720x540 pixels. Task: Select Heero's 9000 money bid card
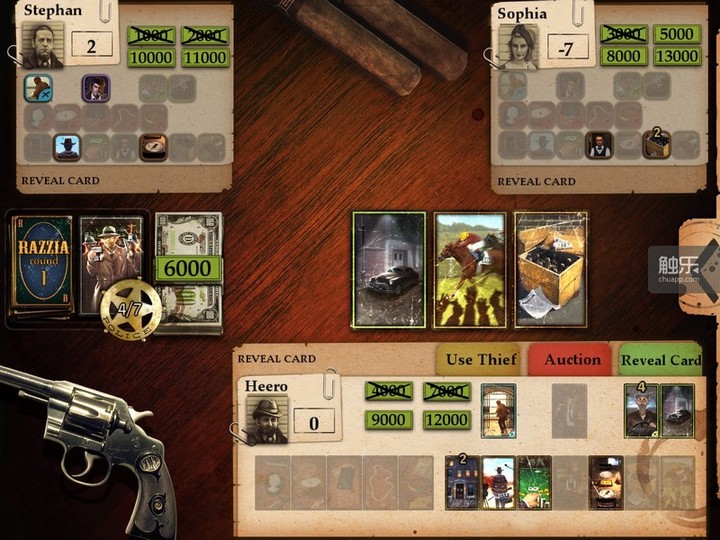(x=388, y=422)
